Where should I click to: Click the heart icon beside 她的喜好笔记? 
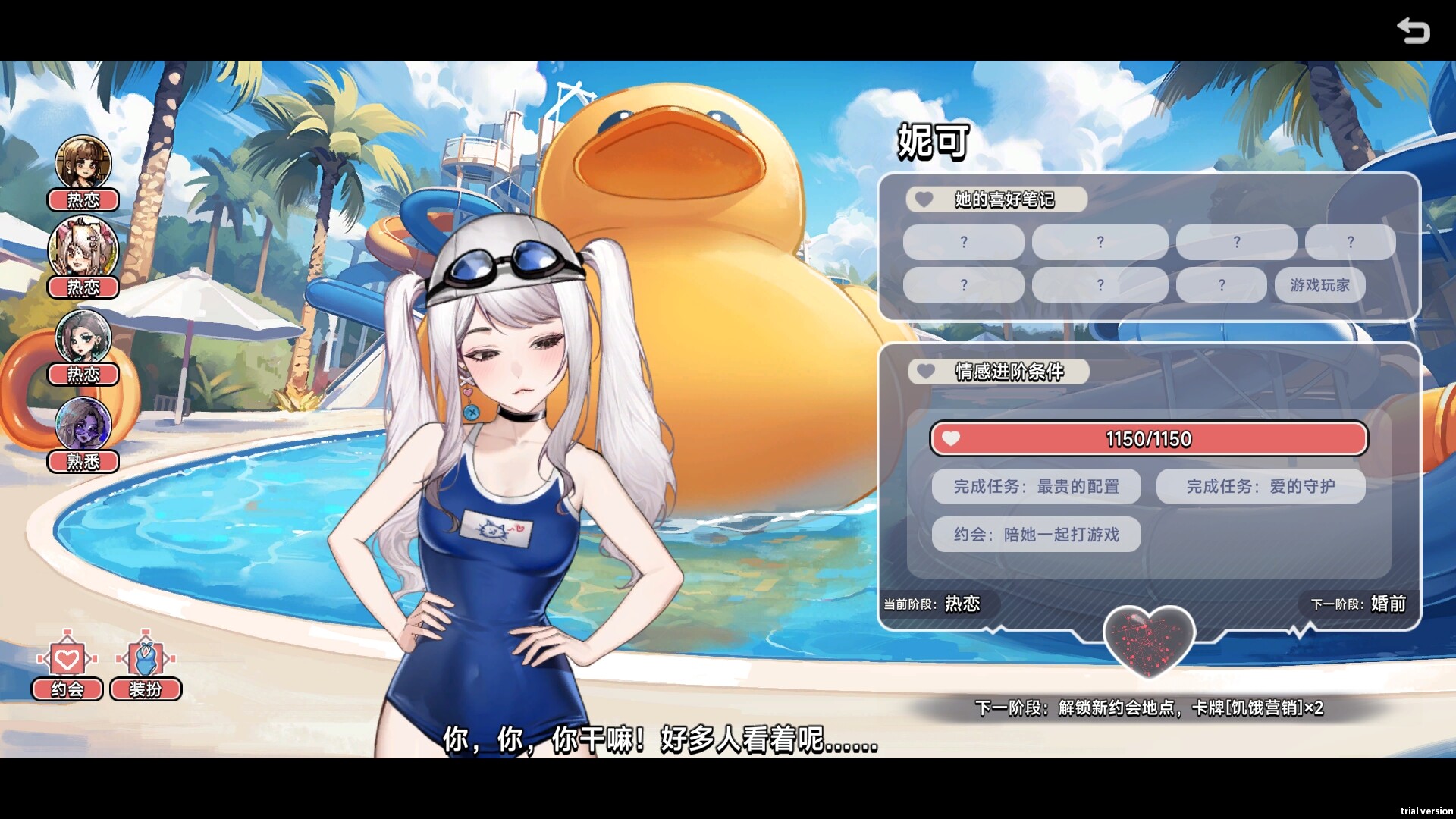pyautogui.click(x=924, y=199)
